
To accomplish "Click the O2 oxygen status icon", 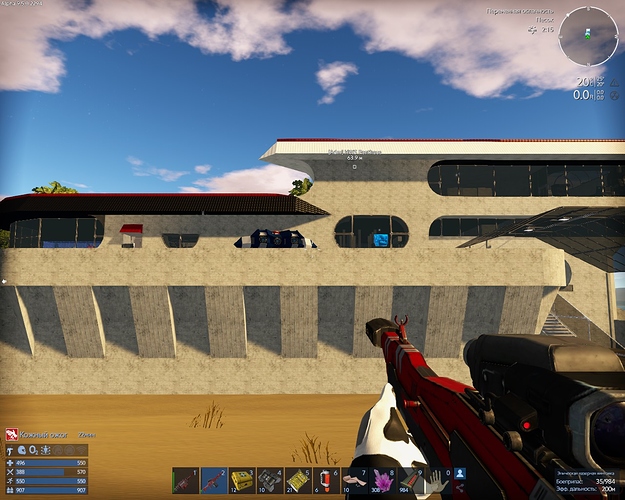I will click(x=32, y=451).
